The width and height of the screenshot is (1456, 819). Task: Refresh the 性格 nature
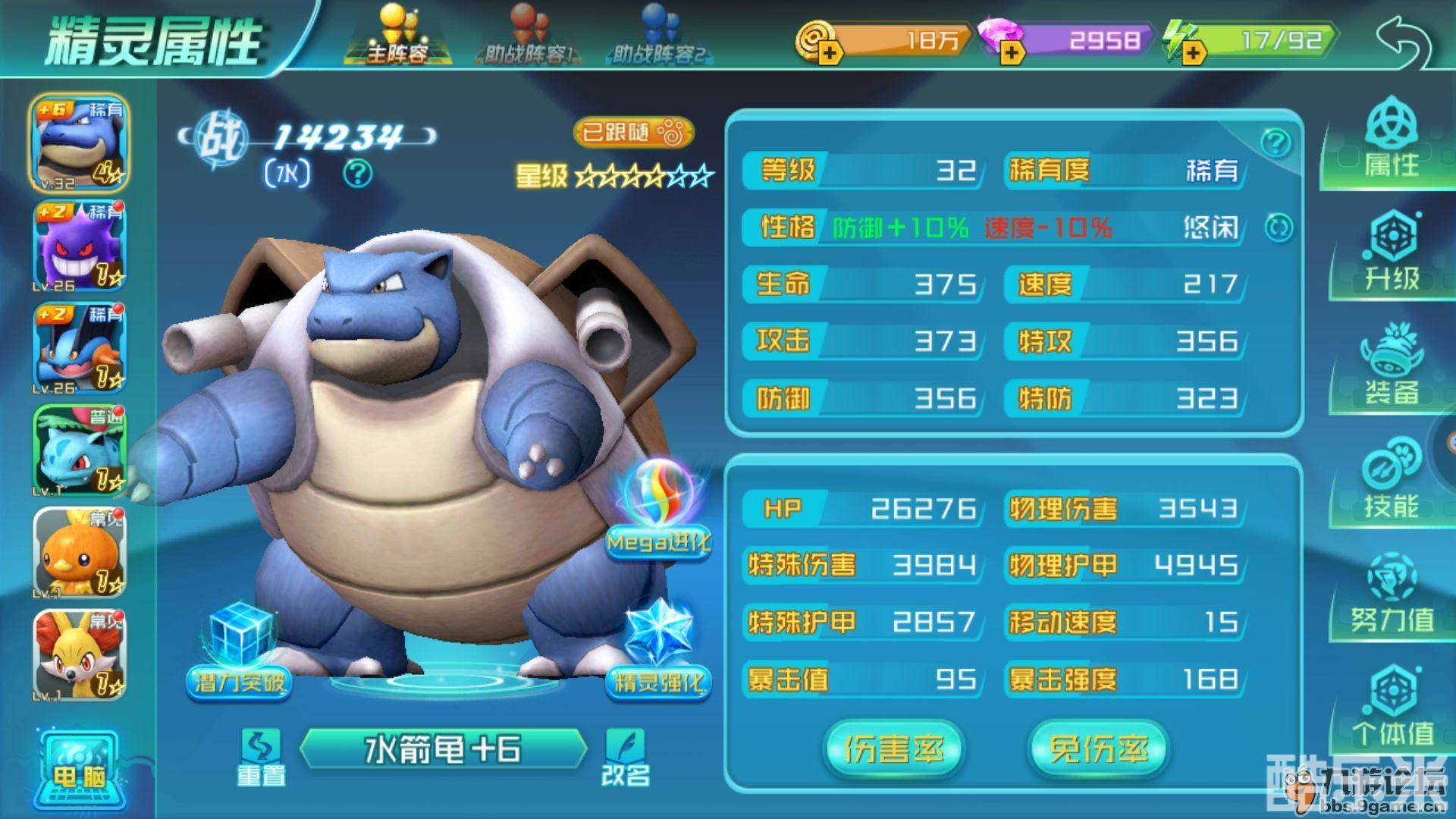[1279, 227]
